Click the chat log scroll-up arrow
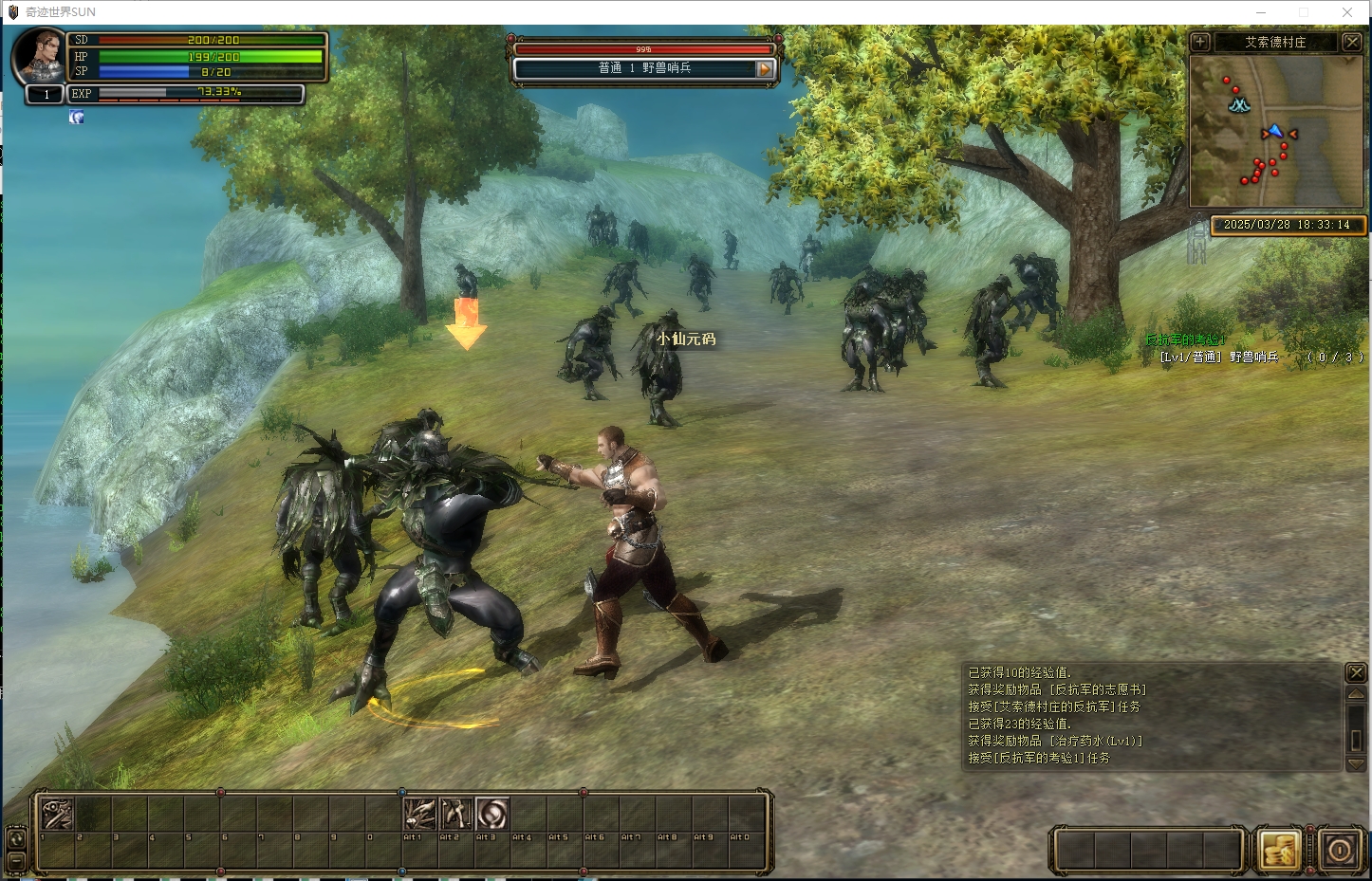 (x=1356, y=694)
